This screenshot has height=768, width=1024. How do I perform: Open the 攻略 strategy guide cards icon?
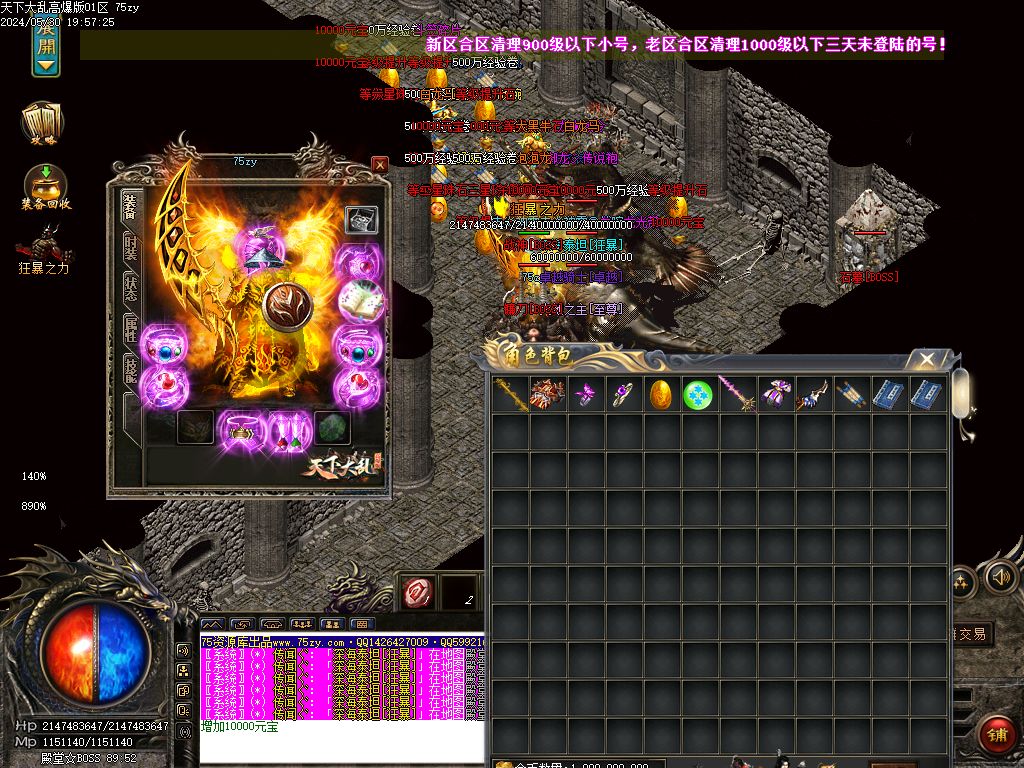pos(43,124)
